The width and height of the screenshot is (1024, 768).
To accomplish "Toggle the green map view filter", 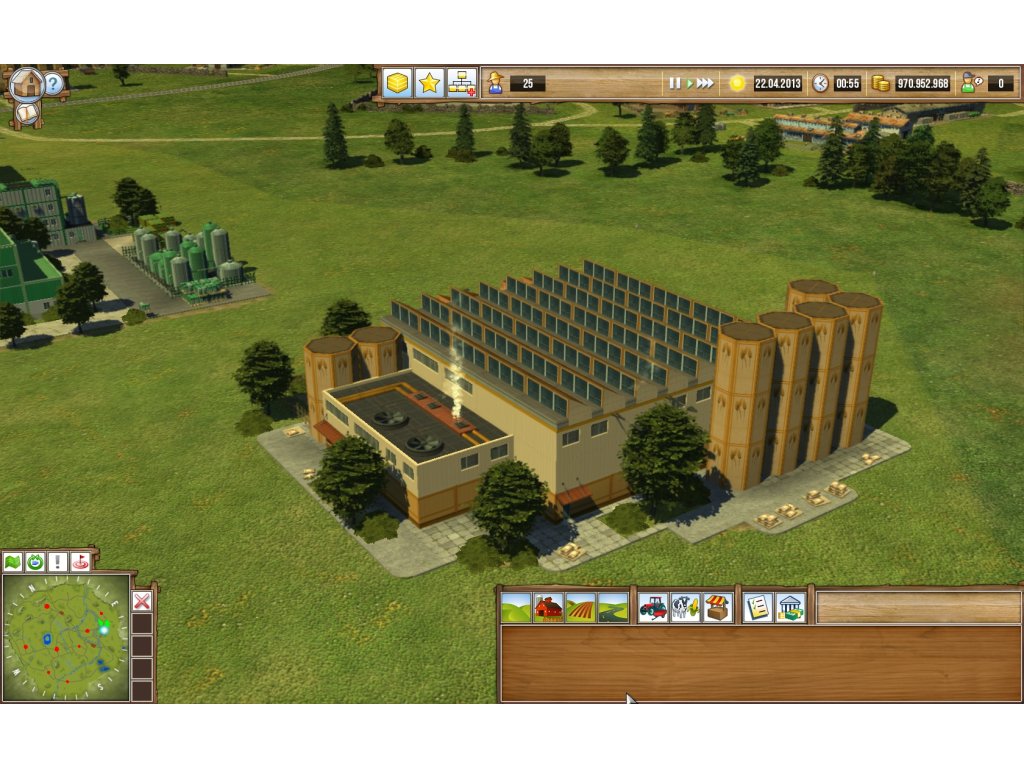I will point(13,562).
